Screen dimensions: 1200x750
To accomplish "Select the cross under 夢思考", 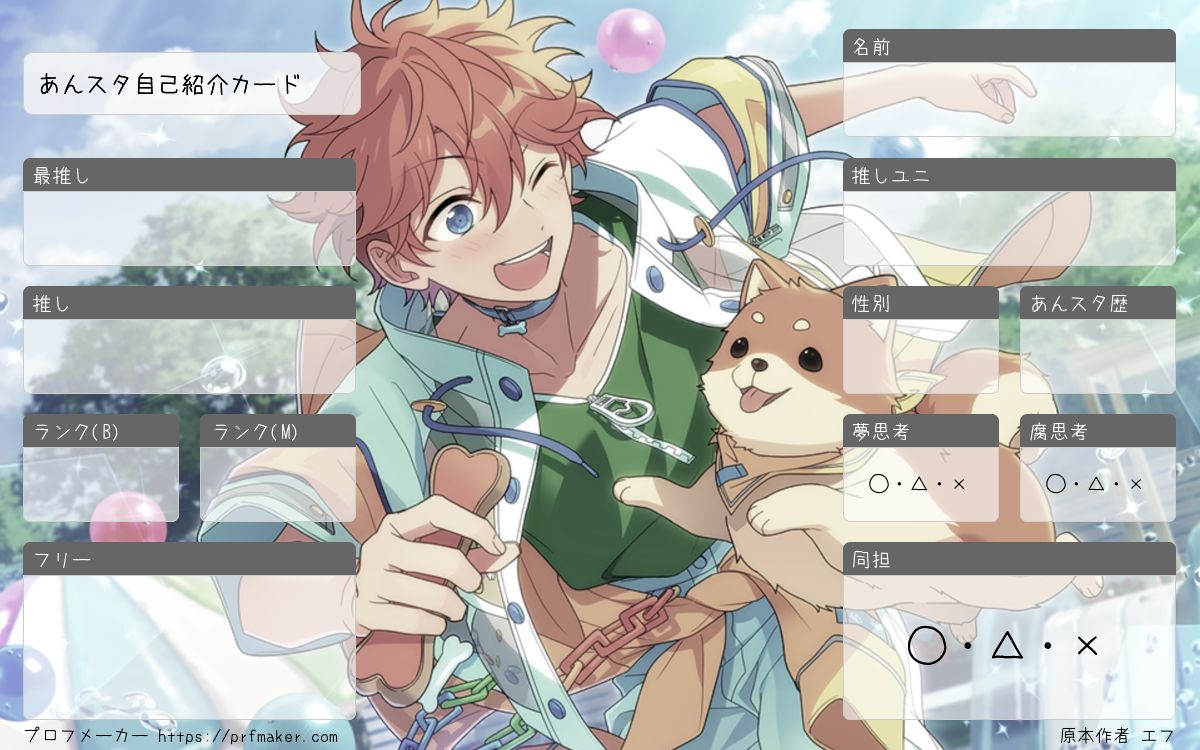I will (x=959, y=484).
